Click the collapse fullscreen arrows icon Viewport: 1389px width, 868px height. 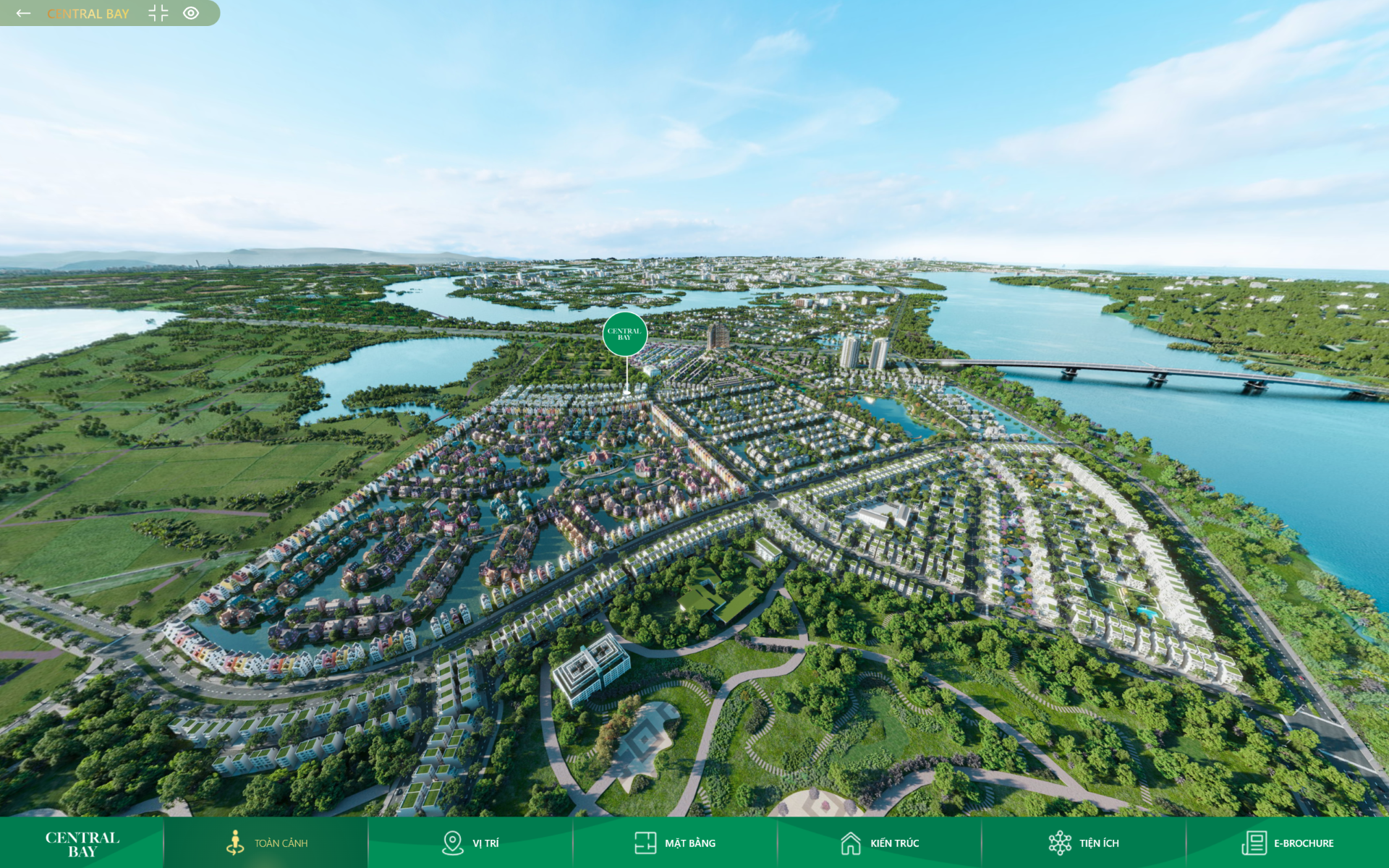click(158, 13)
